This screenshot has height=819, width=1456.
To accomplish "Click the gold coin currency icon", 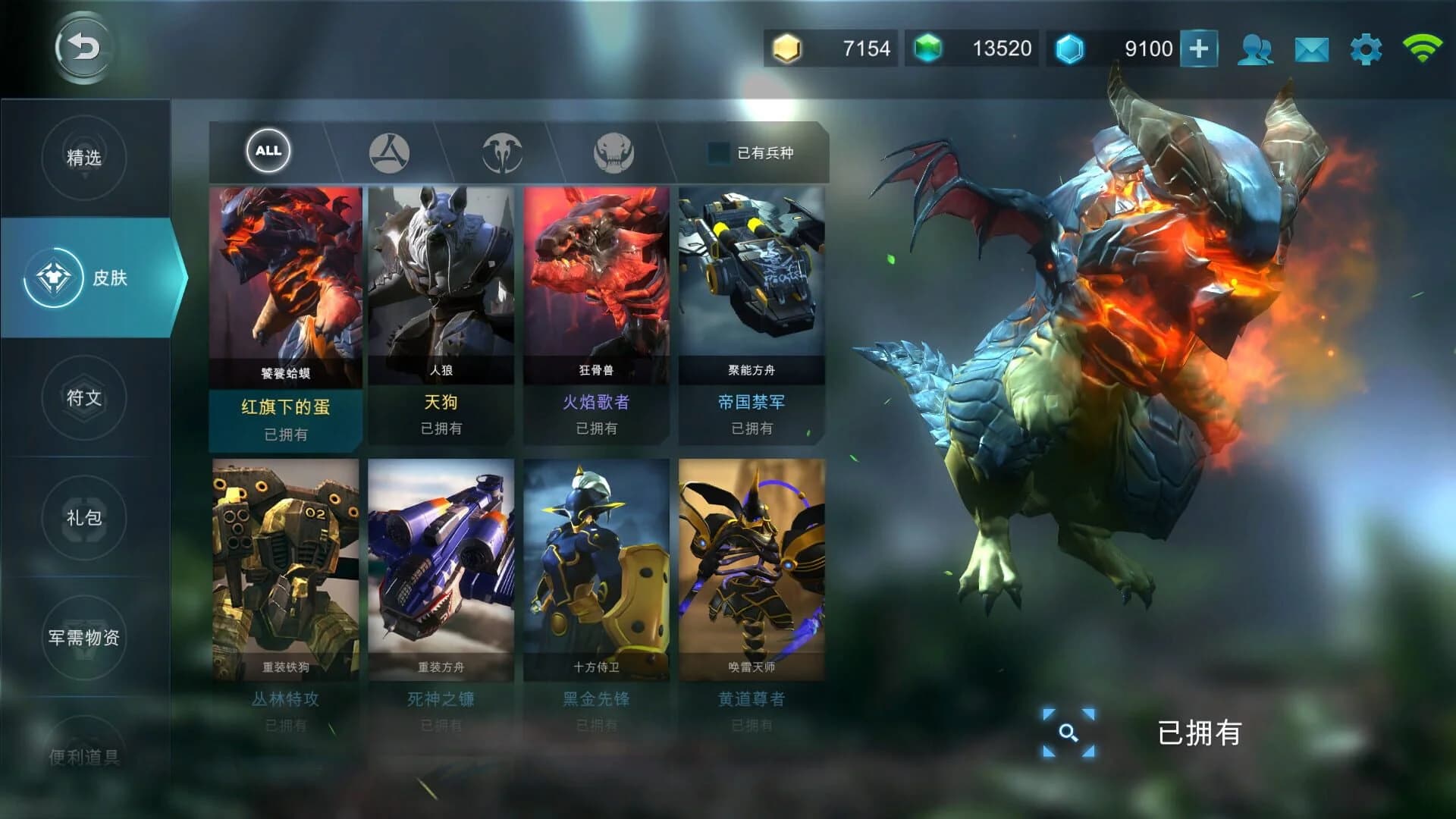I will [x=789, y=47].
